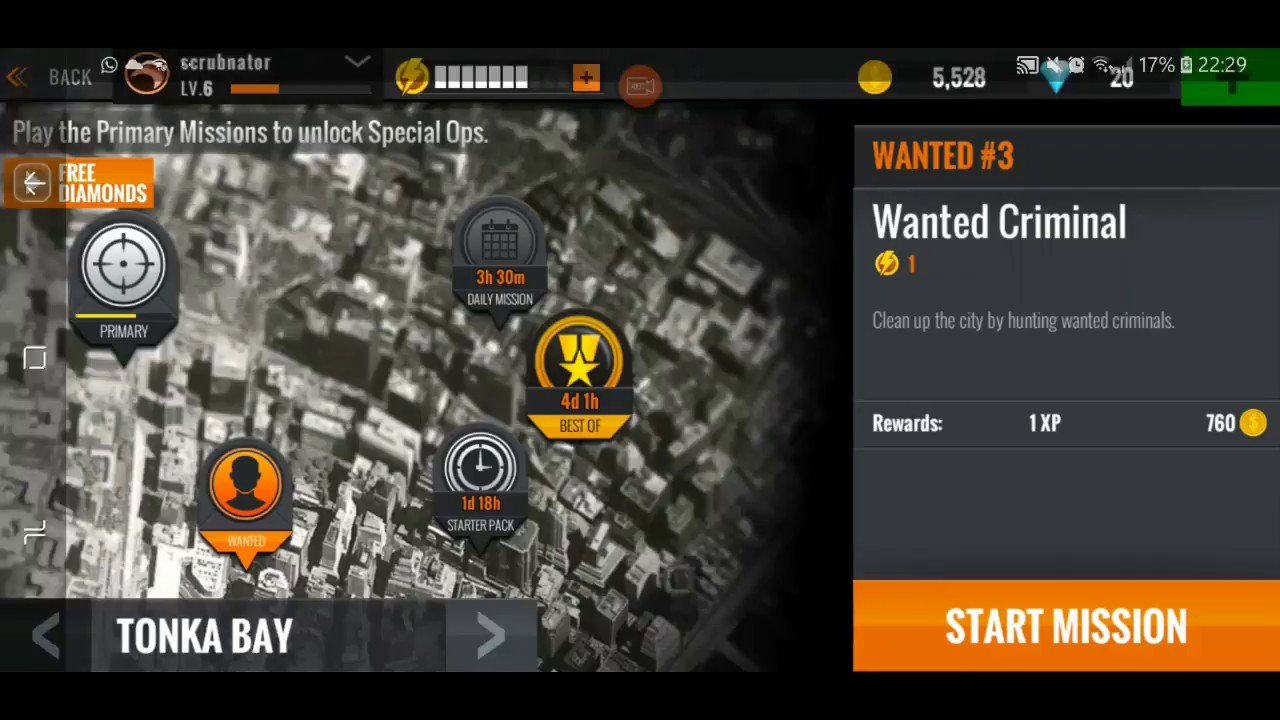
Task: Click the gold coin currency icon
Action: 875,78
